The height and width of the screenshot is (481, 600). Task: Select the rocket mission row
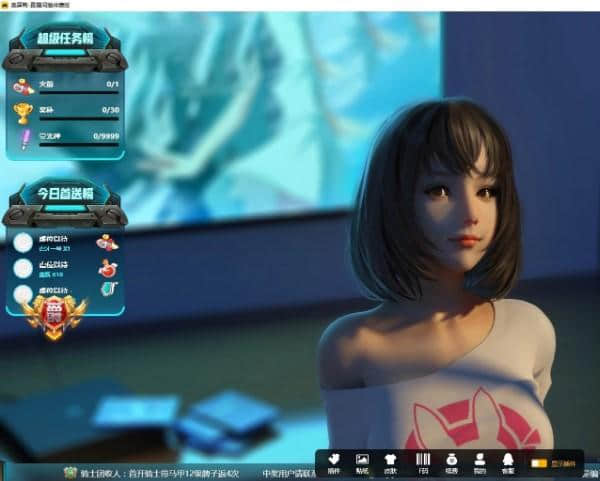pos(66,87)
